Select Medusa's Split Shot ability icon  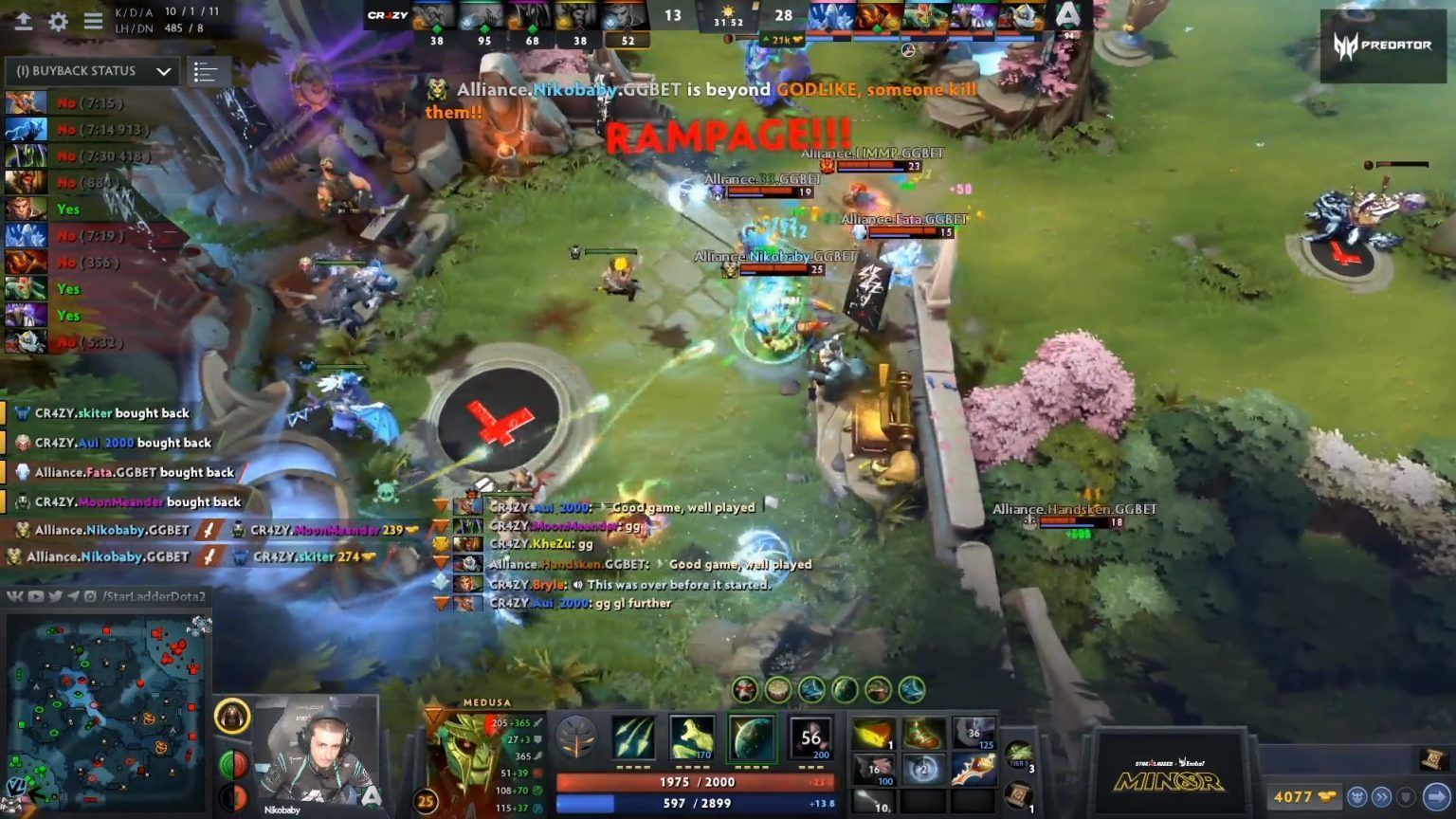(633, 737)
